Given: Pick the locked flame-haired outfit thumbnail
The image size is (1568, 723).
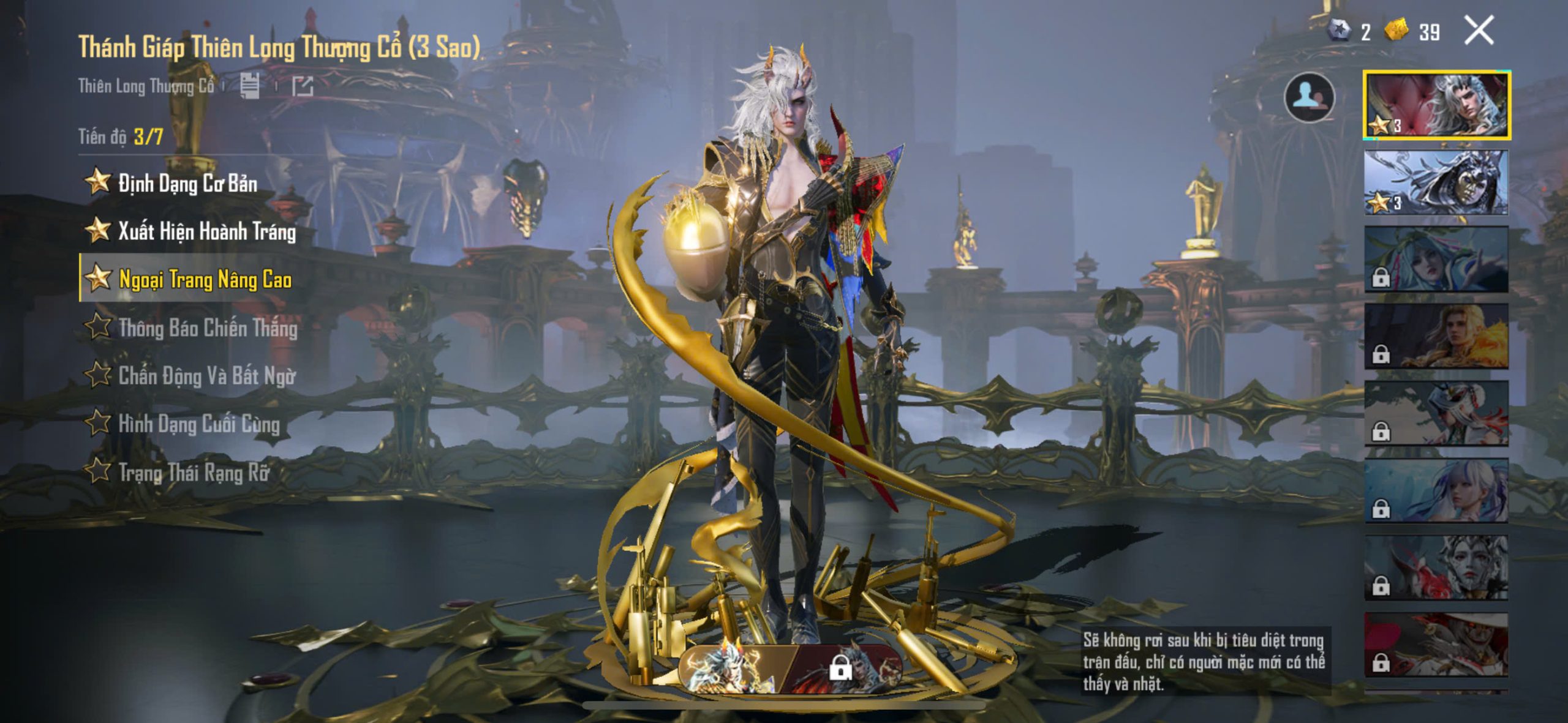Looking at the screenshot, I should point(1436,337).
